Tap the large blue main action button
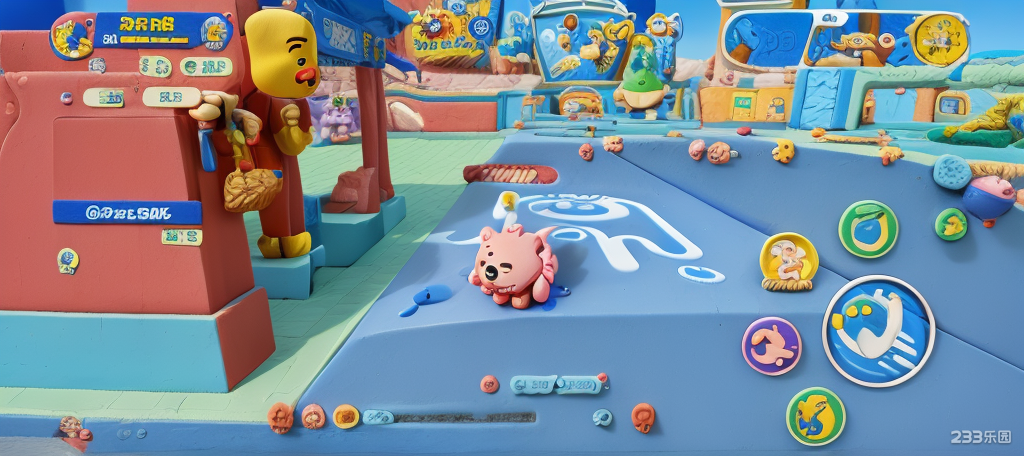This screenshot has width=1024, height=456. point(878,331)
